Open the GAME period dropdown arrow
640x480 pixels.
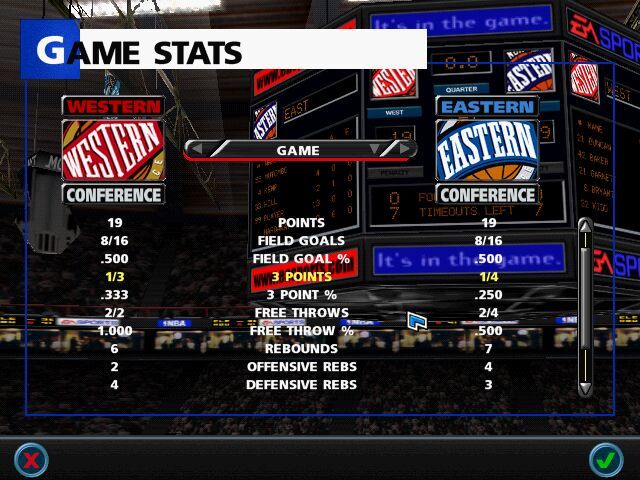pos(375,150)
